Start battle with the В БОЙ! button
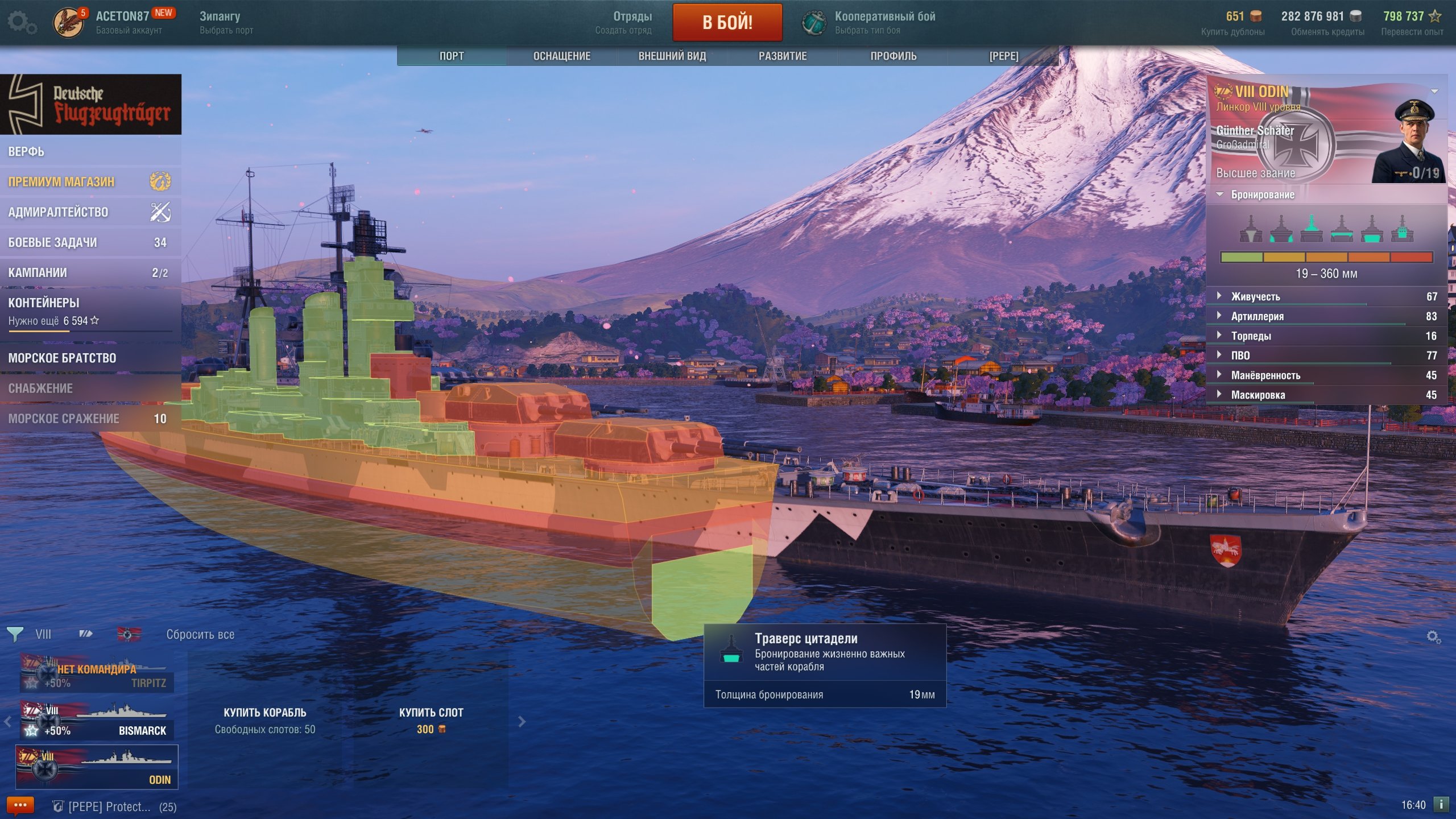The image size is (1456, 819). click(727, 23)
